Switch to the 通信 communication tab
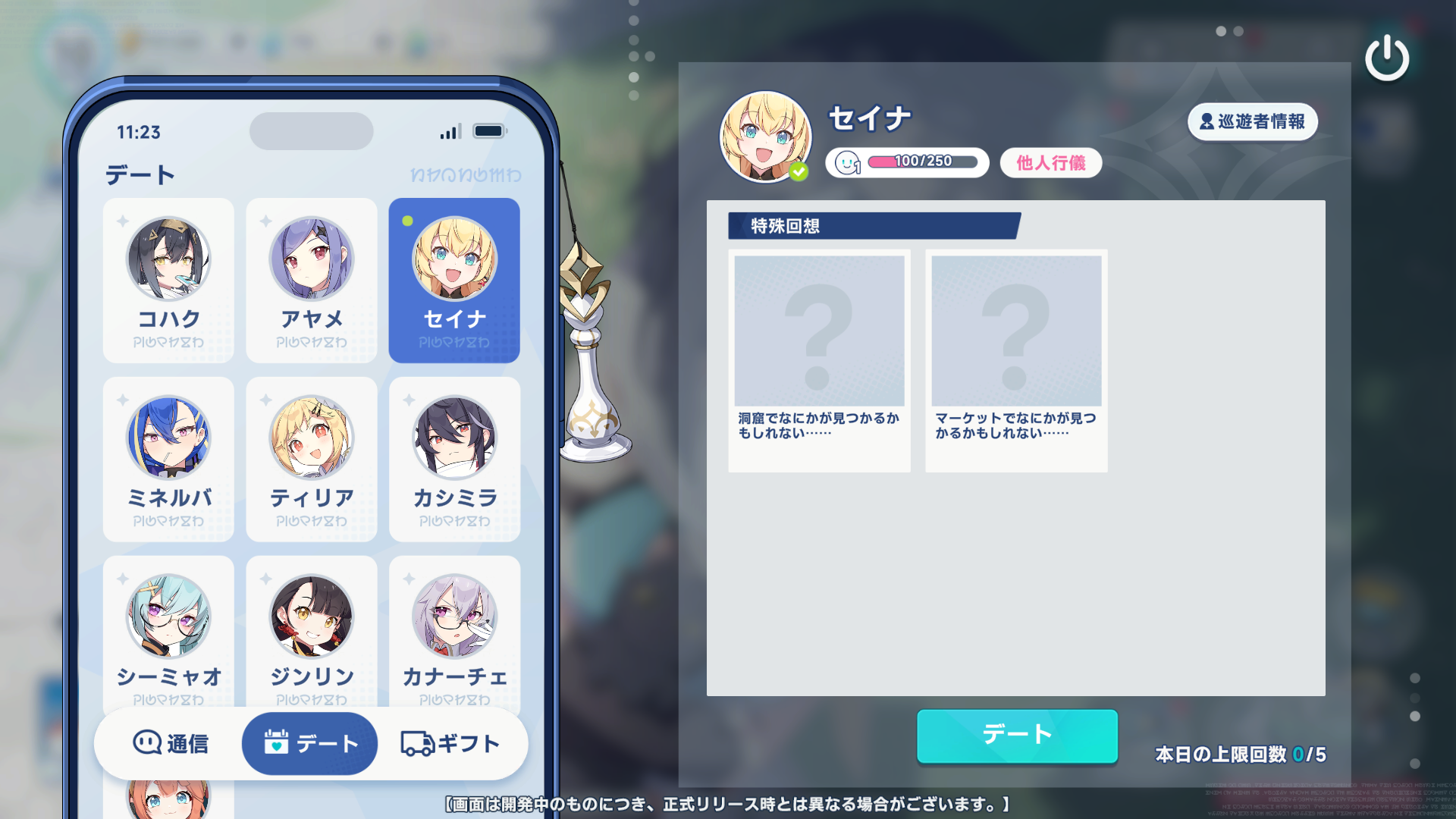 pos(171,743)
